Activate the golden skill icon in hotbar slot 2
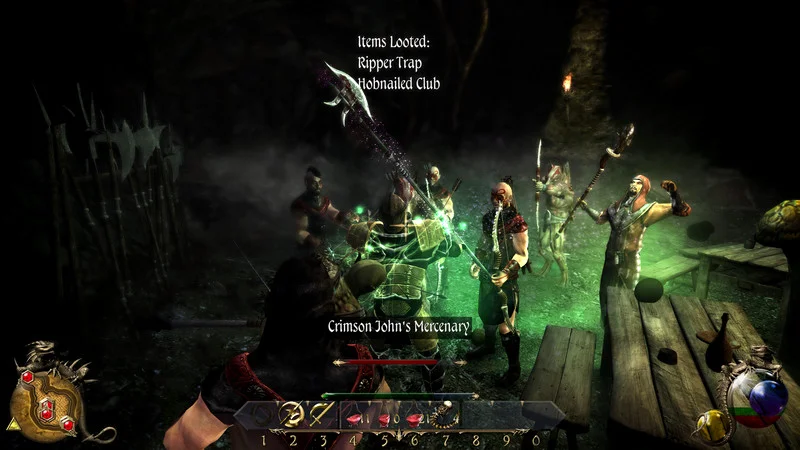This screenshot has width=800, height=450. point(293,412)
